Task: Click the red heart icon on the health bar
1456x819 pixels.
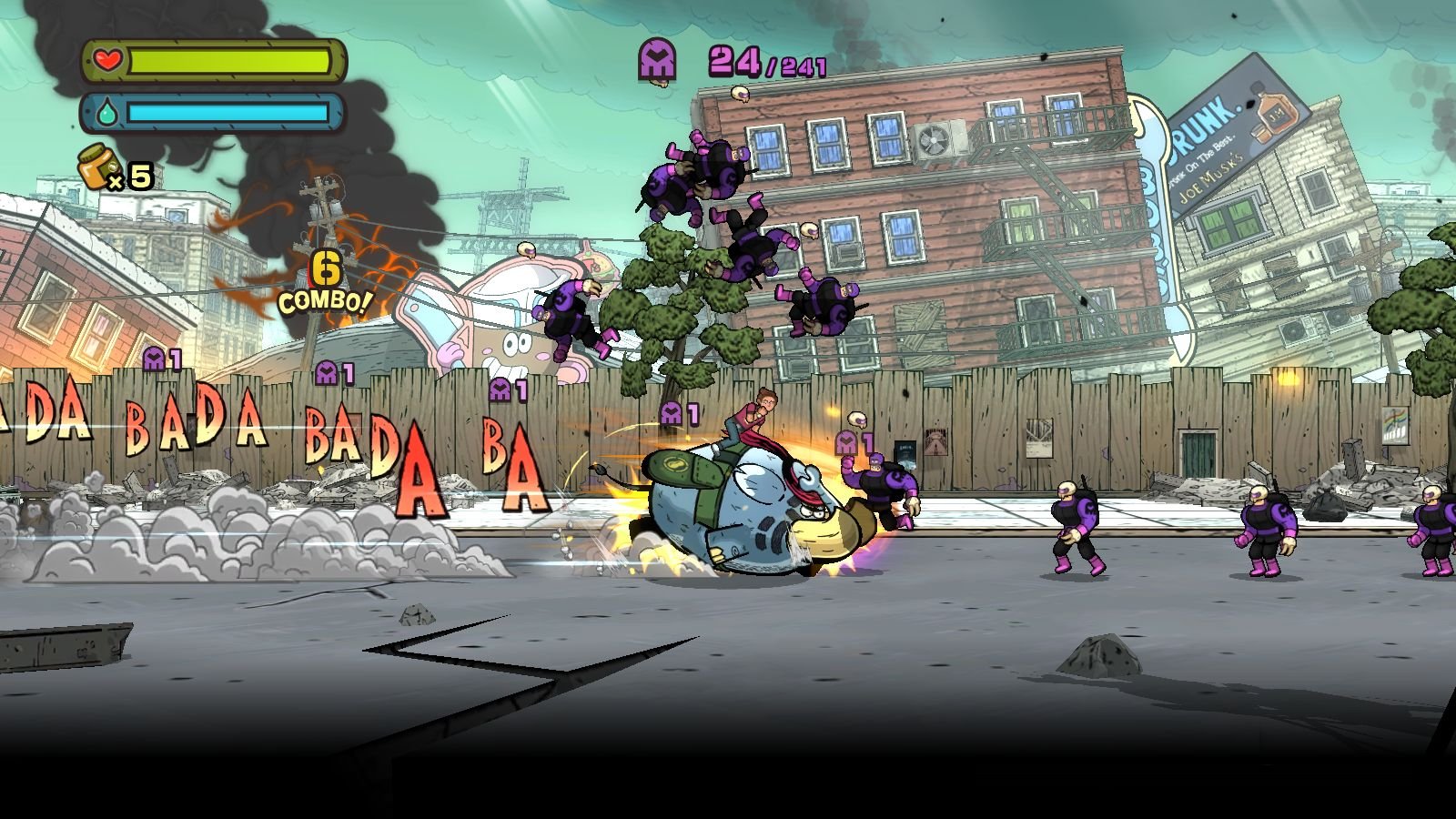Action: point(106,60)
